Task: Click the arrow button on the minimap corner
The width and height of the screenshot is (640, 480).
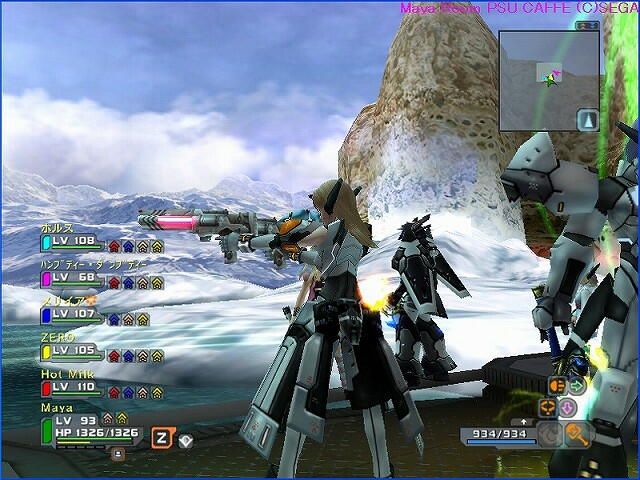Action: point(588,119)
